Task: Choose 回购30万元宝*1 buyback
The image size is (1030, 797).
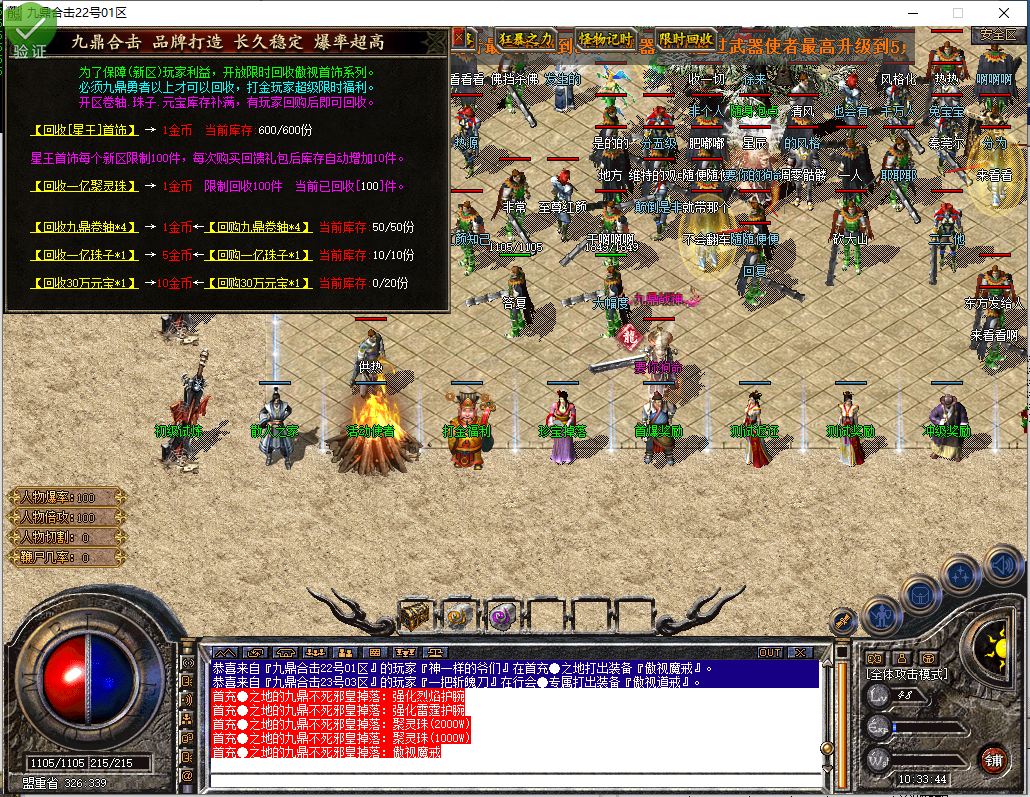Action: [x=260, y=283]
